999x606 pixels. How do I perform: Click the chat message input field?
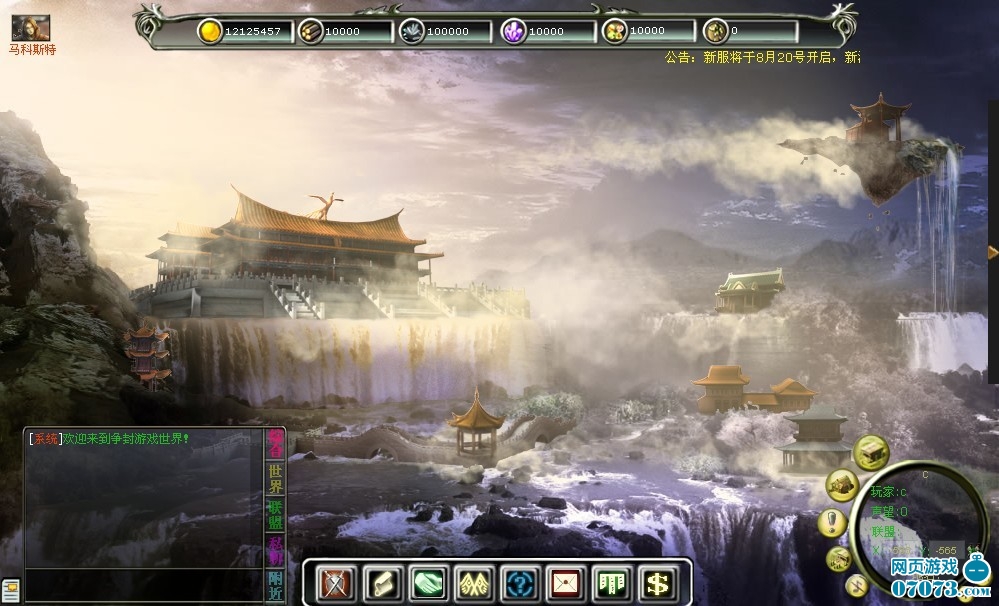tap(140, 583)
